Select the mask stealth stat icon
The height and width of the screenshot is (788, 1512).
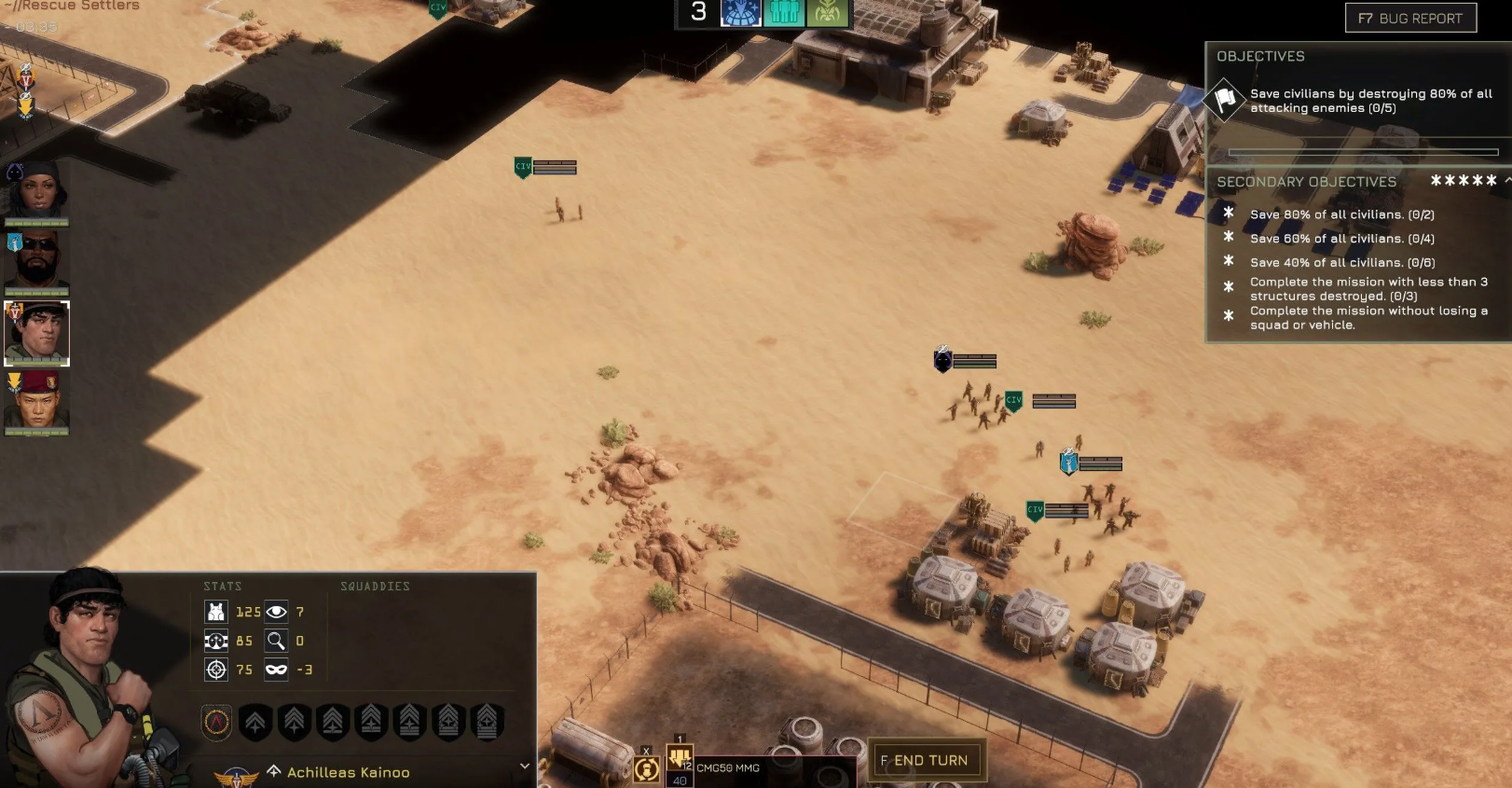[276, 670]
